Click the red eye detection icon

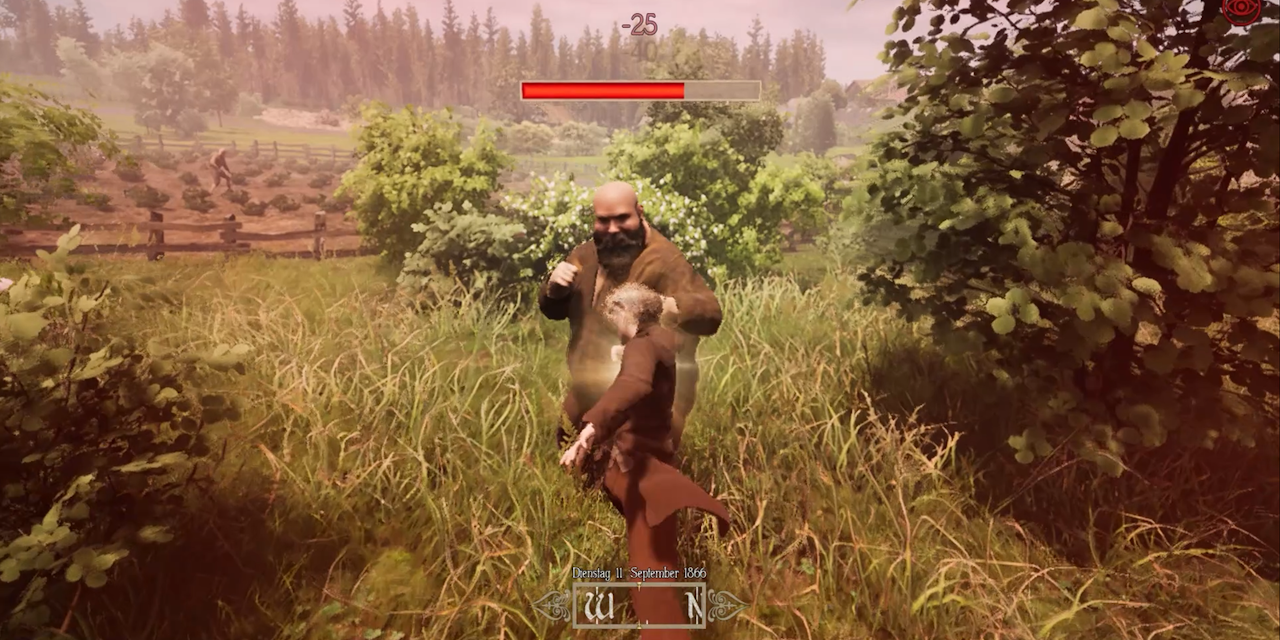coord(1242,9)
